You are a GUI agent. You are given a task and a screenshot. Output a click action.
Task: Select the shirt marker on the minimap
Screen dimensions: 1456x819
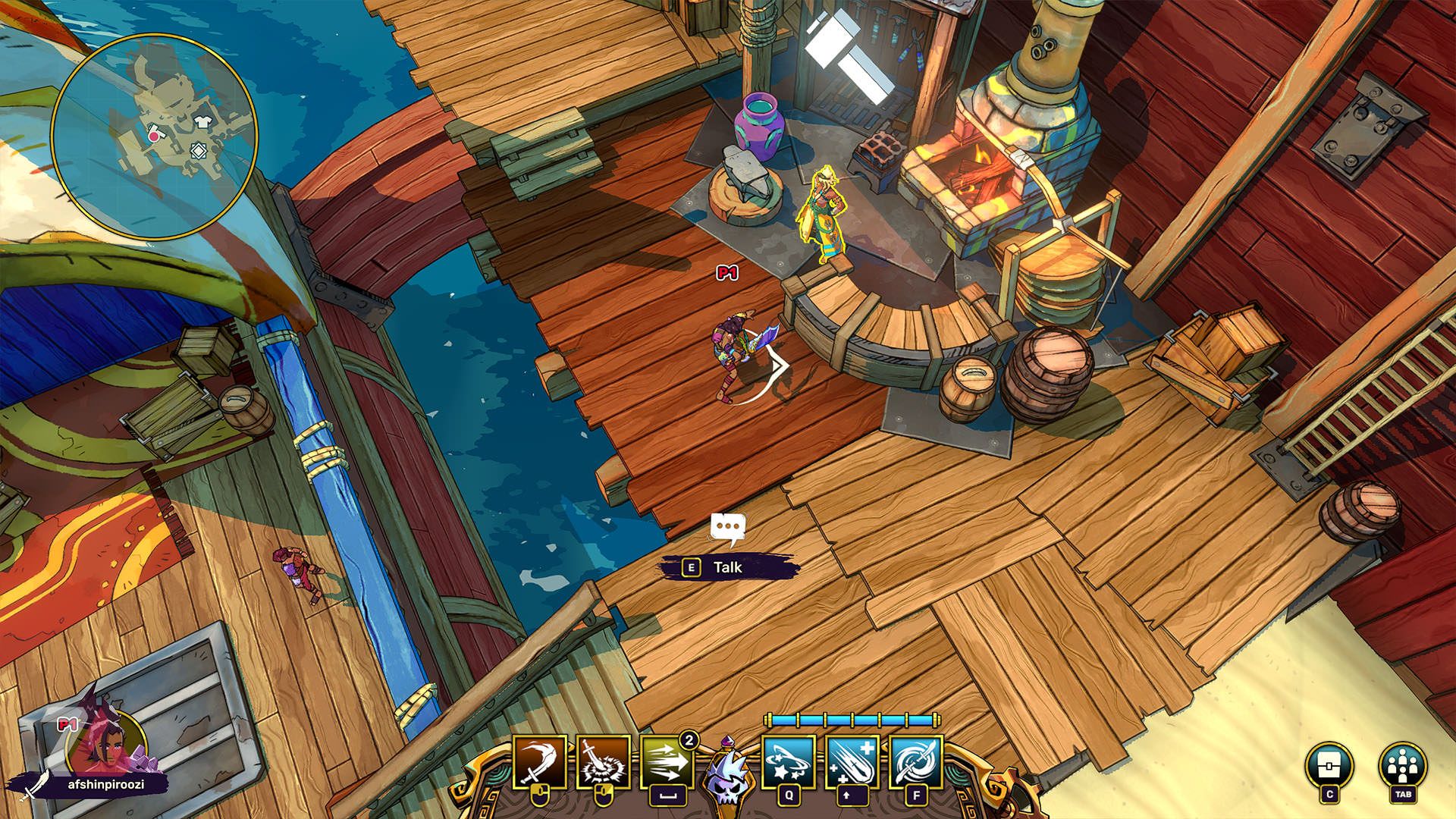tap(202, 121)
